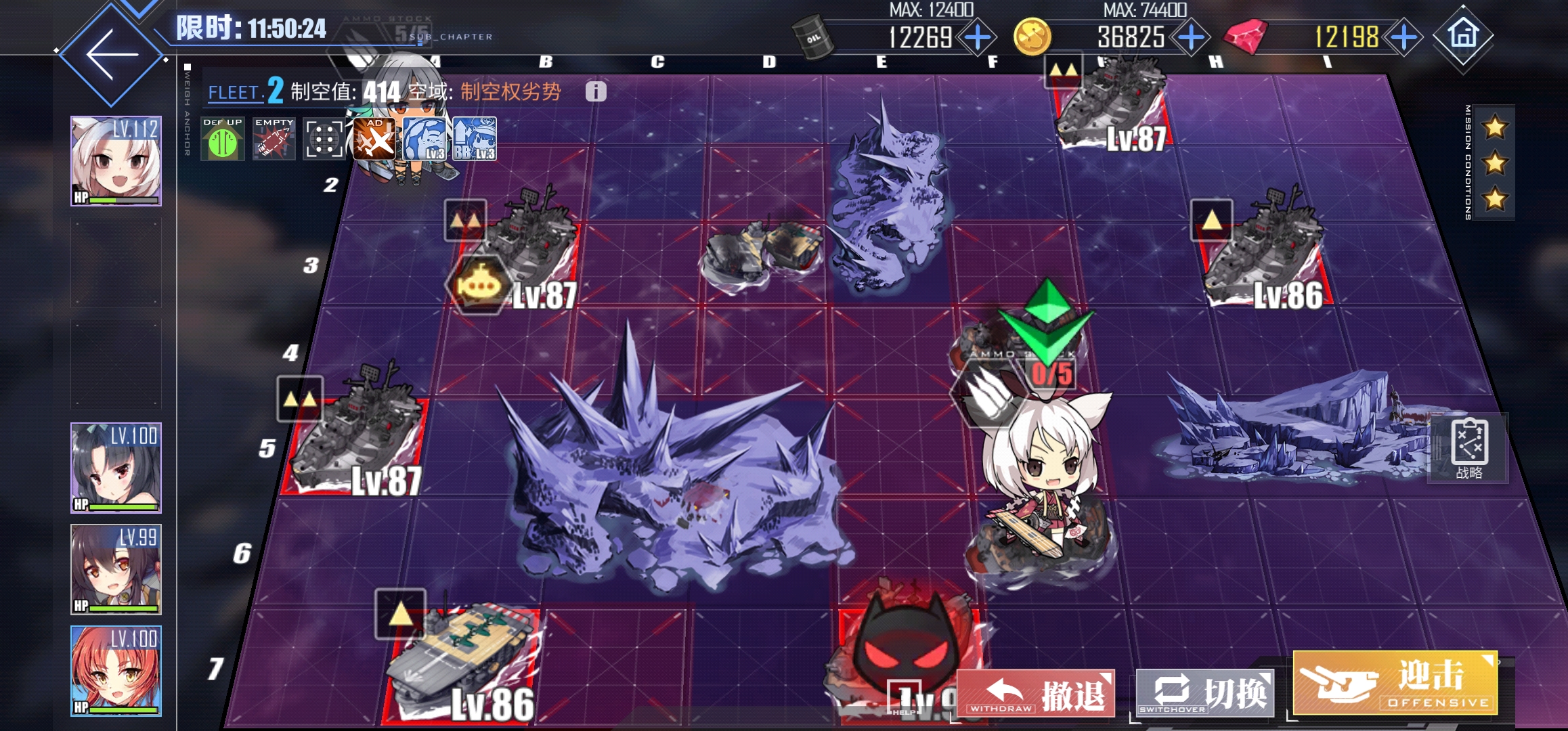
Task: Select the red-haired Lv.100 ship portrait
Action: click(x=116, y=671)
